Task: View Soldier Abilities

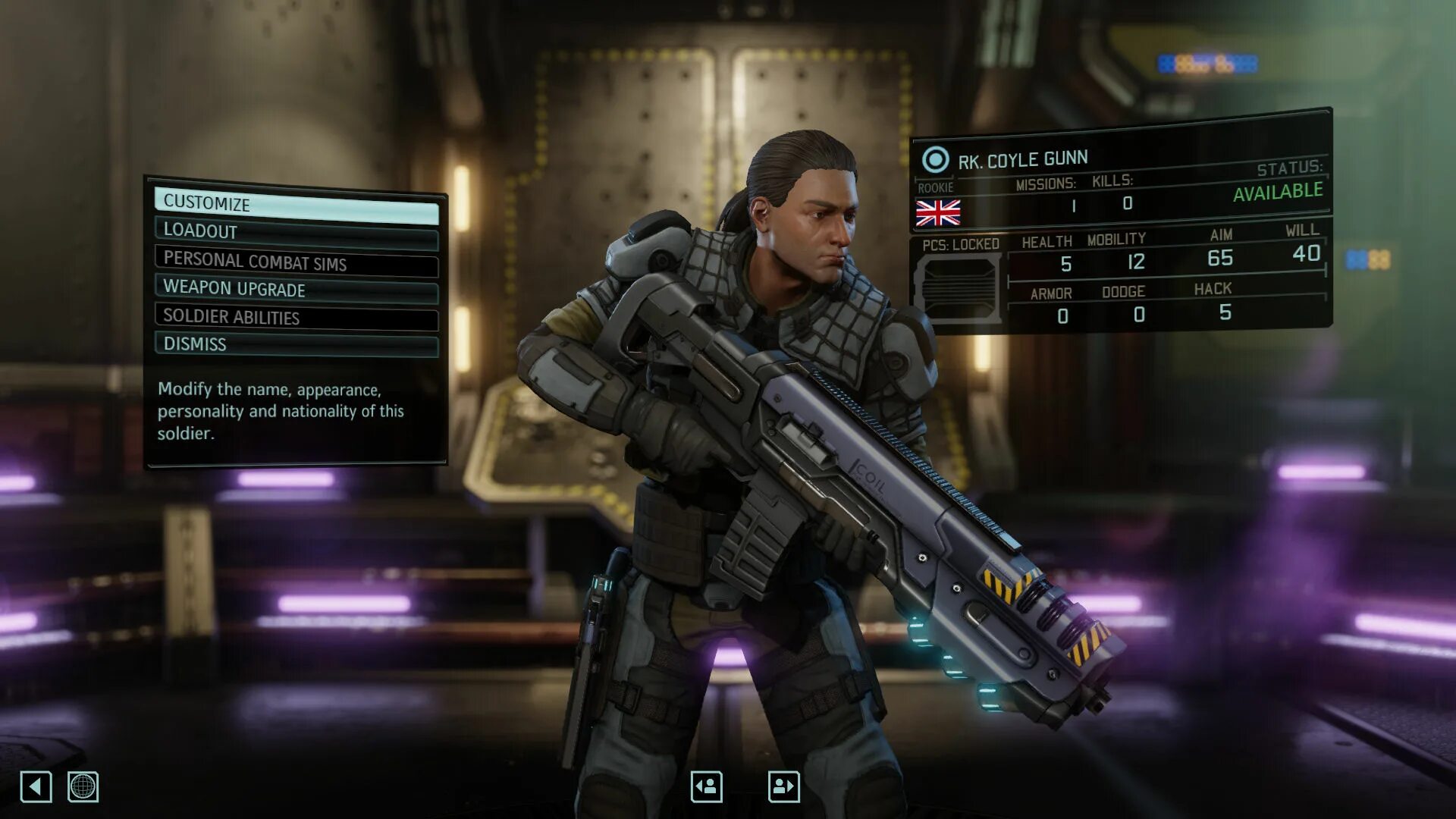Action: (296, 317)
